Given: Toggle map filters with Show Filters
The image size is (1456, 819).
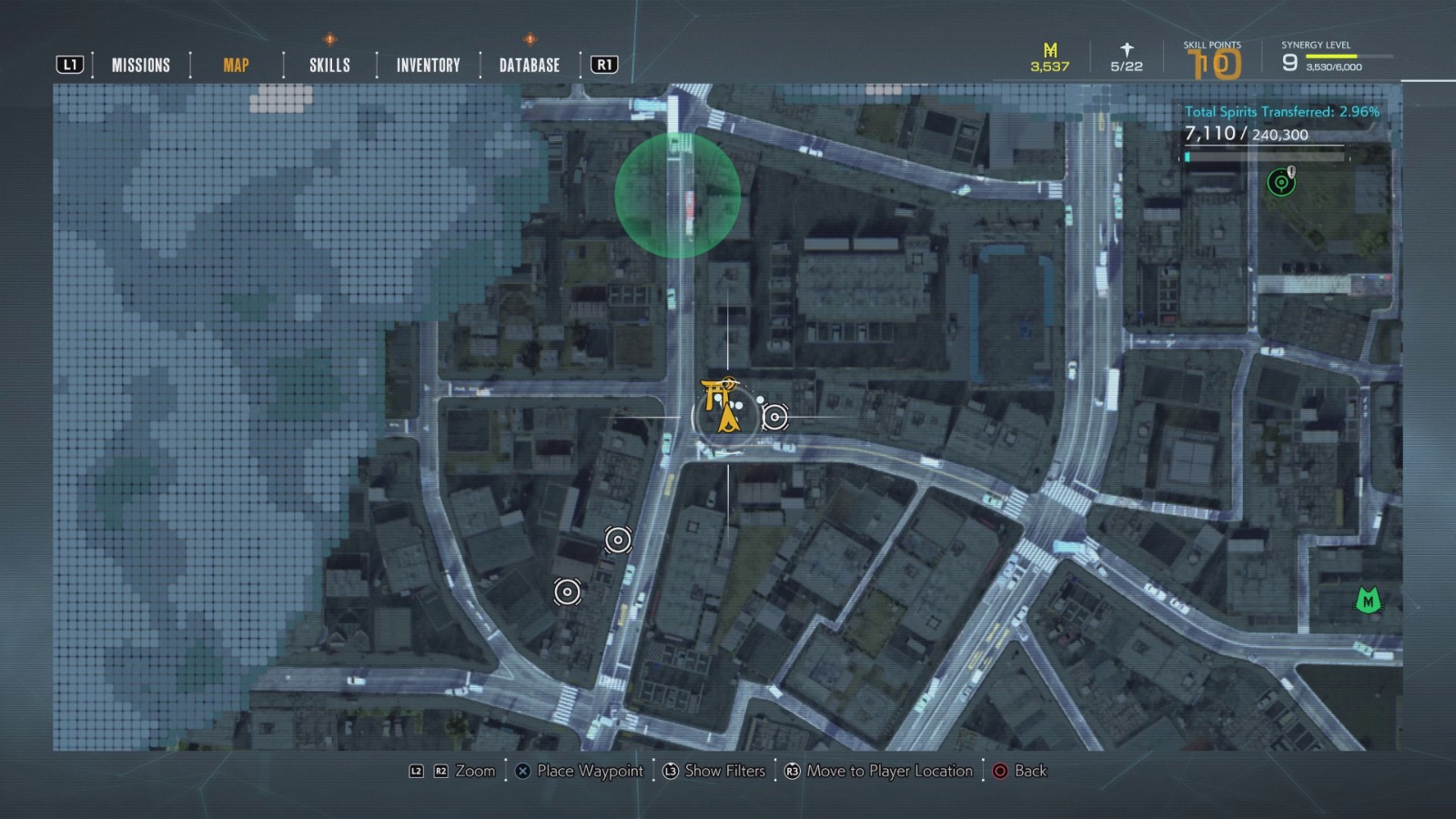Looking at the screenshot, I should [716, 771].
